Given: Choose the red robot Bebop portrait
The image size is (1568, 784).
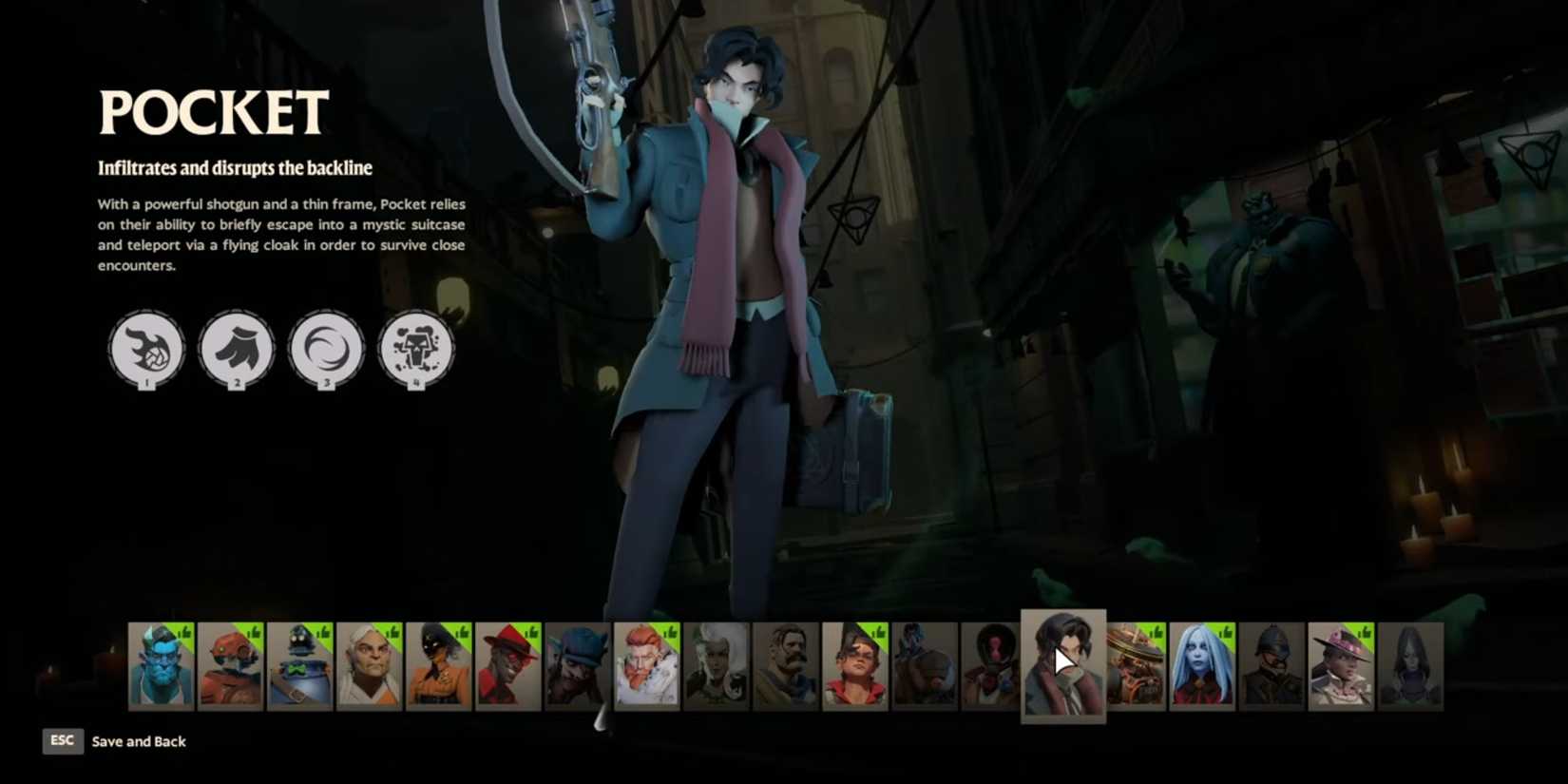Looking at the screenshot, I should [230, 666].
